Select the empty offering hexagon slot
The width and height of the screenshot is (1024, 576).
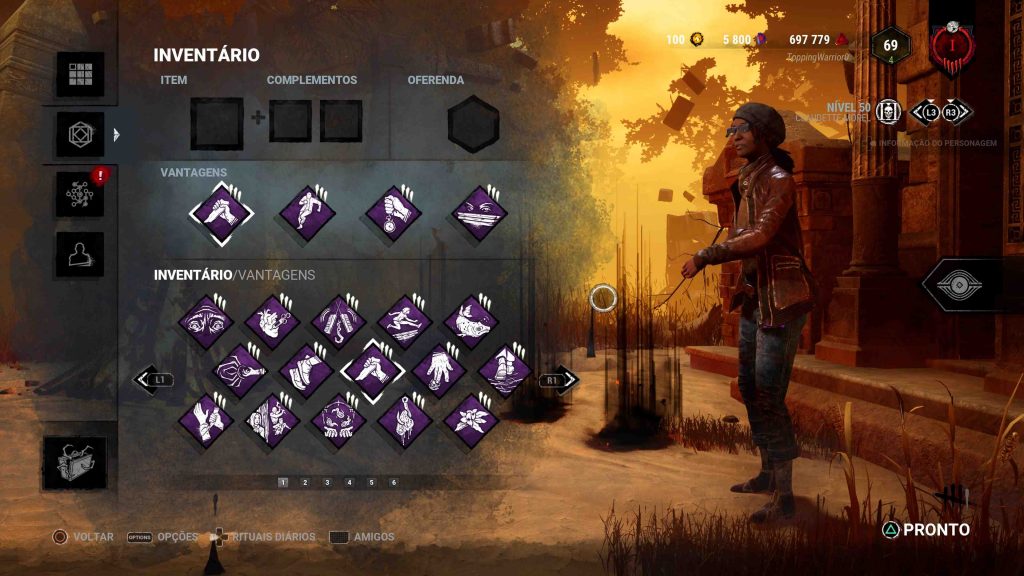point(473,125)
